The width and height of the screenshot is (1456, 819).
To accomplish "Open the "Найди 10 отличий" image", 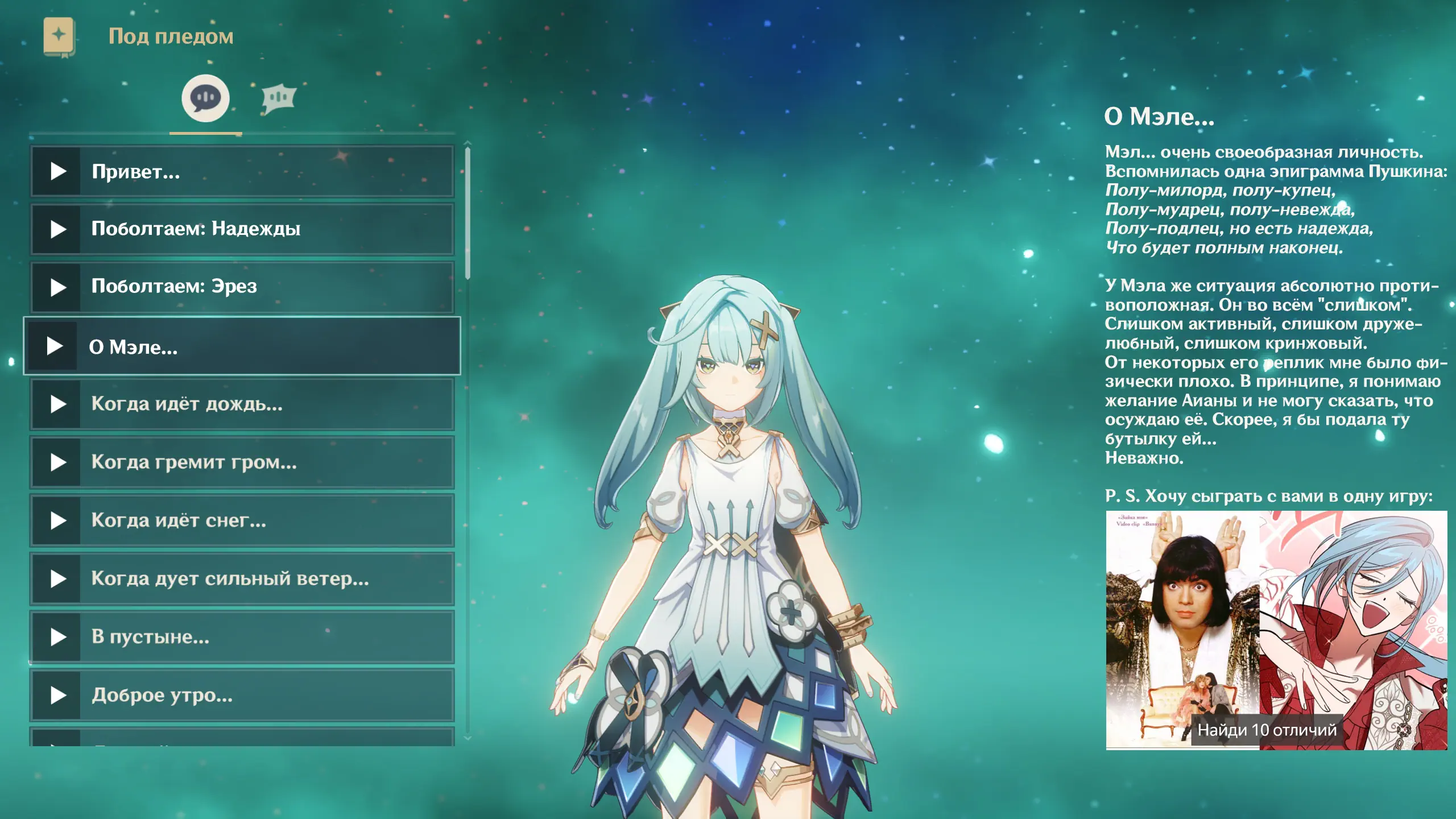I will 1276,630.
